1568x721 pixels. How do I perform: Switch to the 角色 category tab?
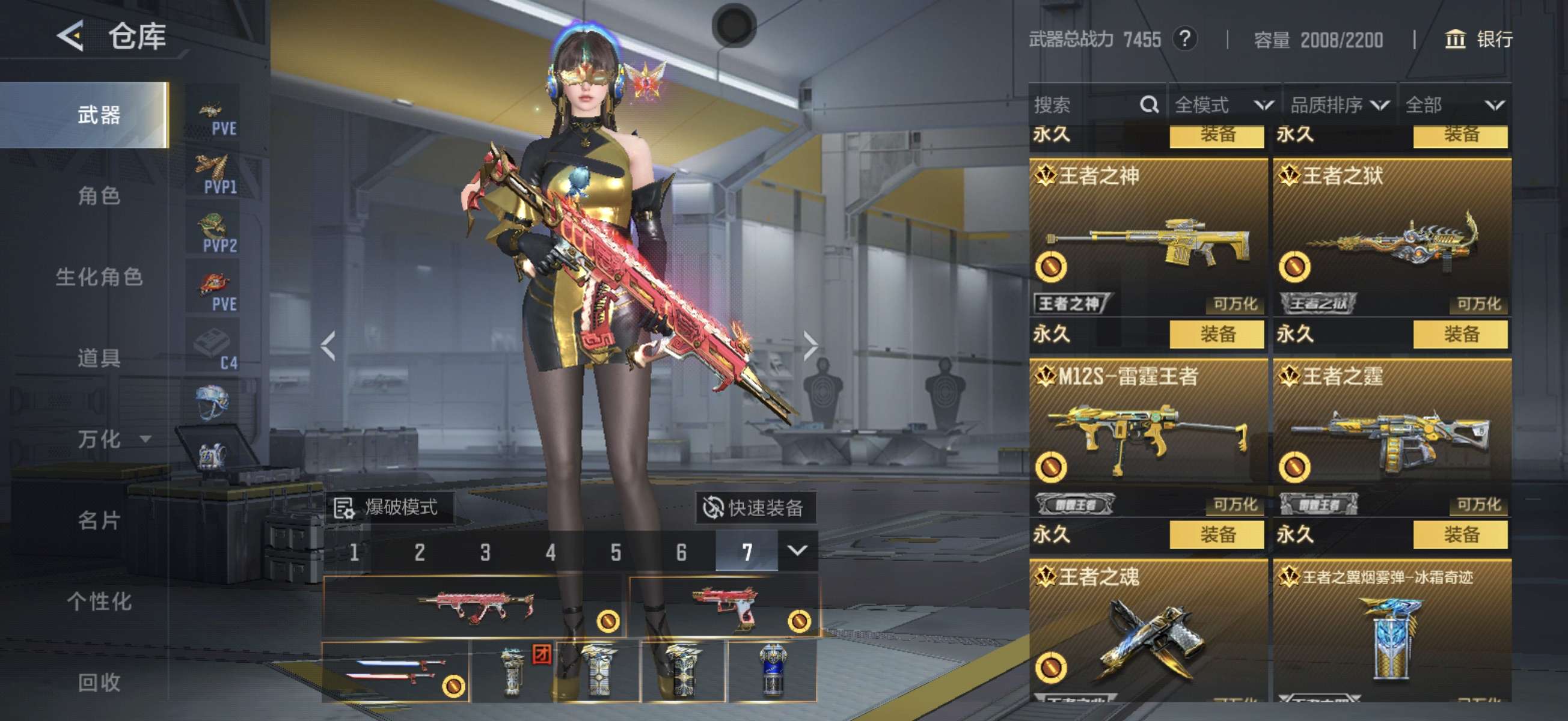click(x=99, y=196)
